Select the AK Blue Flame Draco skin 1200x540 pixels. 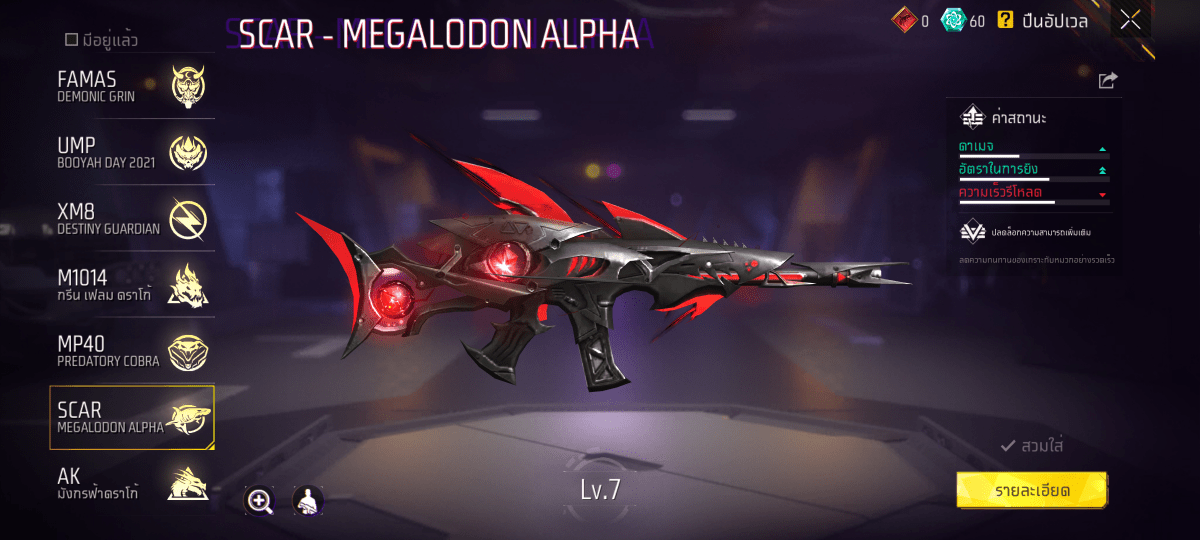(x=132, y=485)
